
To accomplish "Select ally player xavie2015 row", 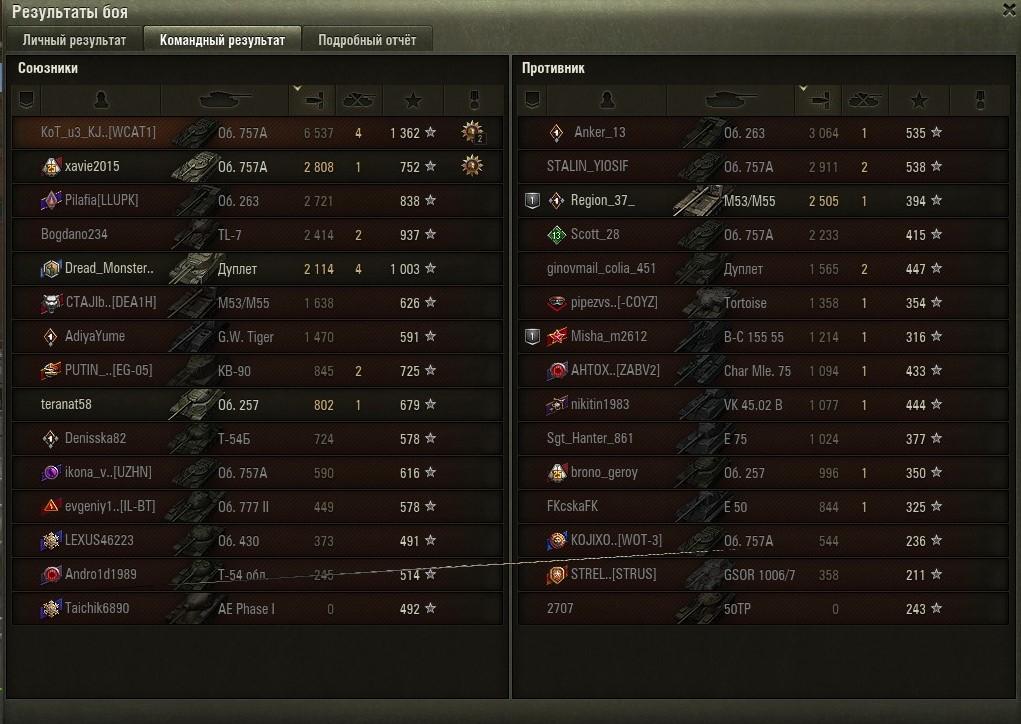I will coord(92,167).
